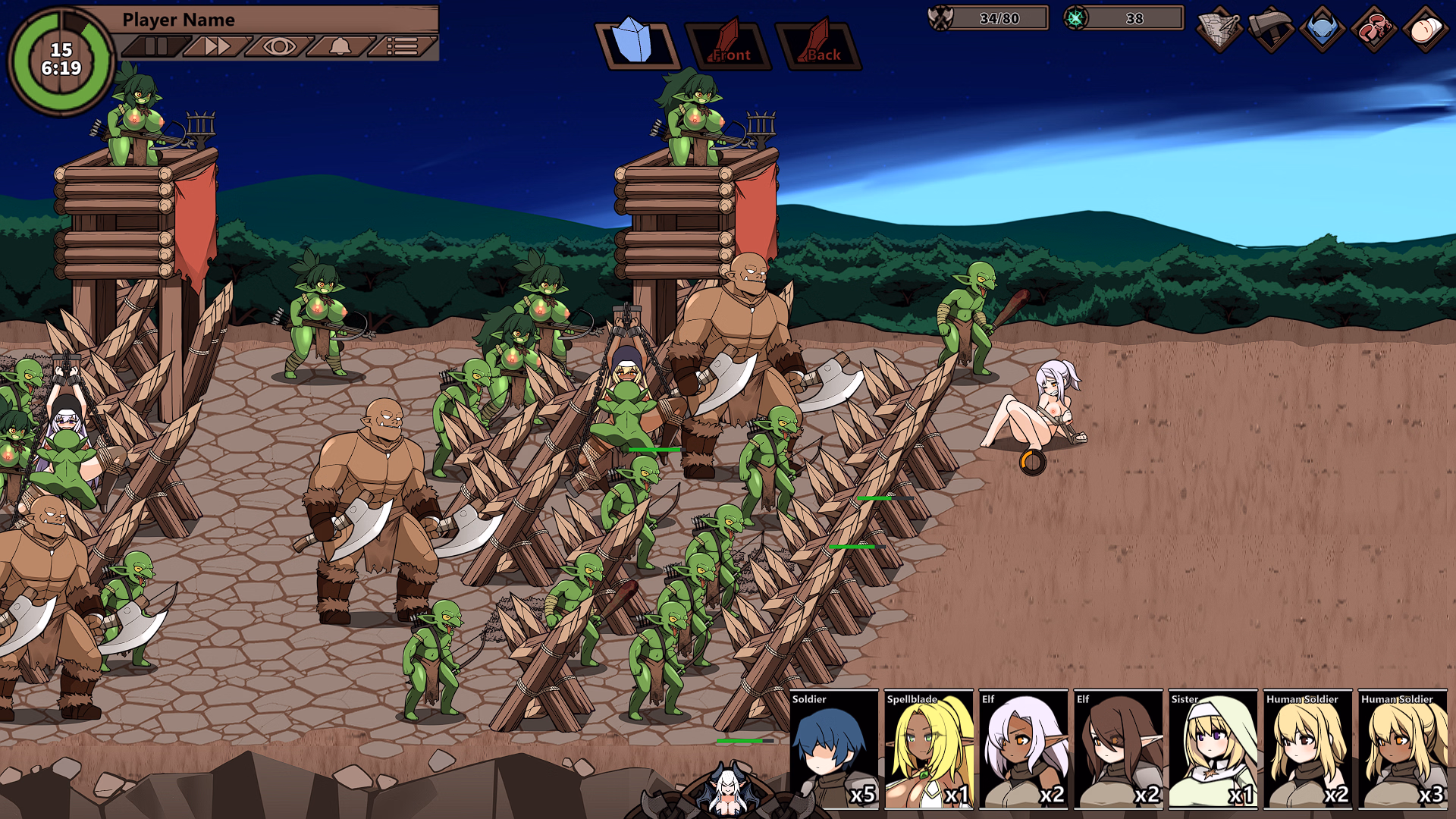Select the blue crystal formation button
Viewport: 1456px width, 819px height.
636,44
